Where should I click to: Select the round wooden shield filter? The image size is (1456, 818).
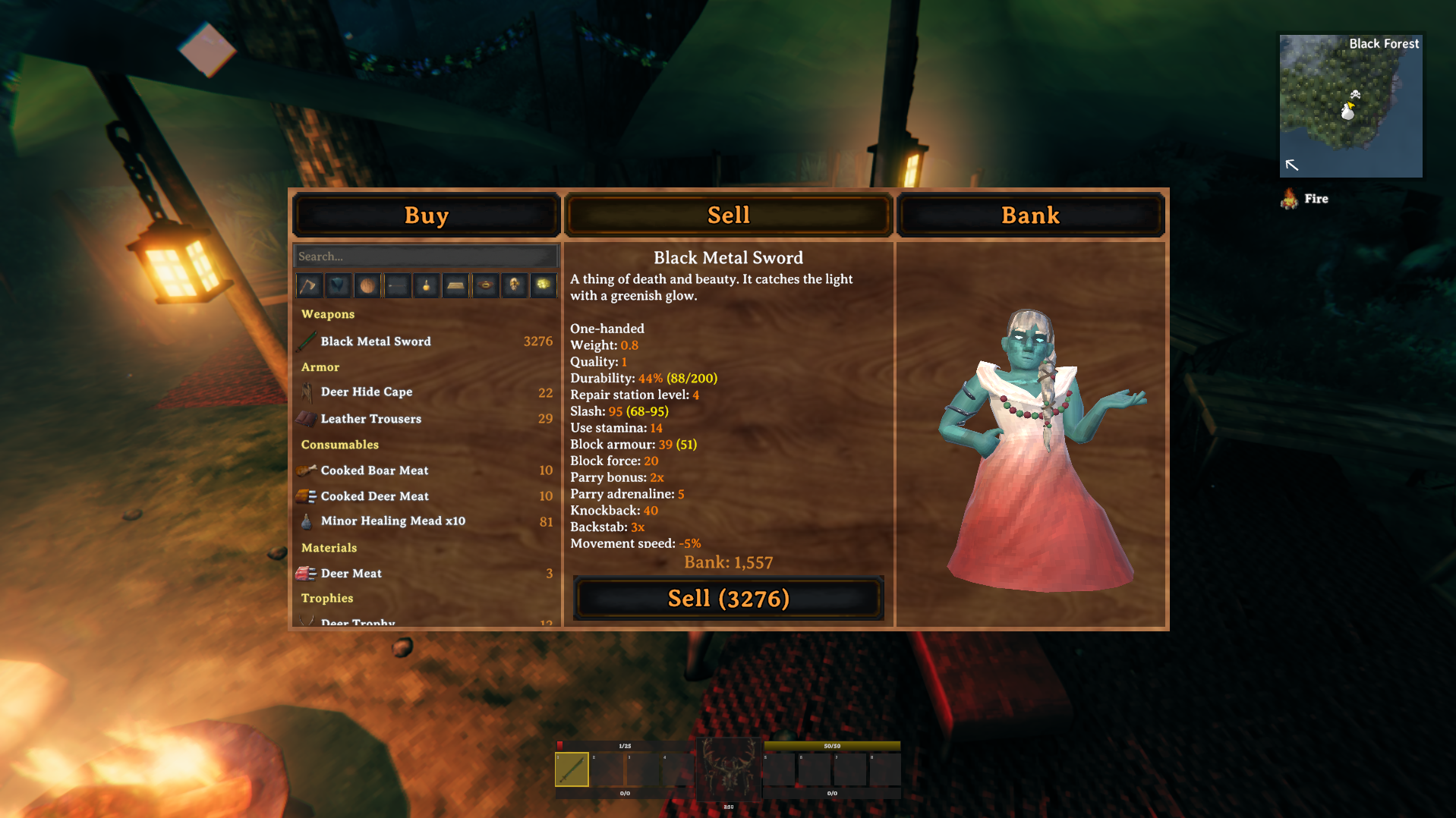pyautogui.click(x=367, y=285)
